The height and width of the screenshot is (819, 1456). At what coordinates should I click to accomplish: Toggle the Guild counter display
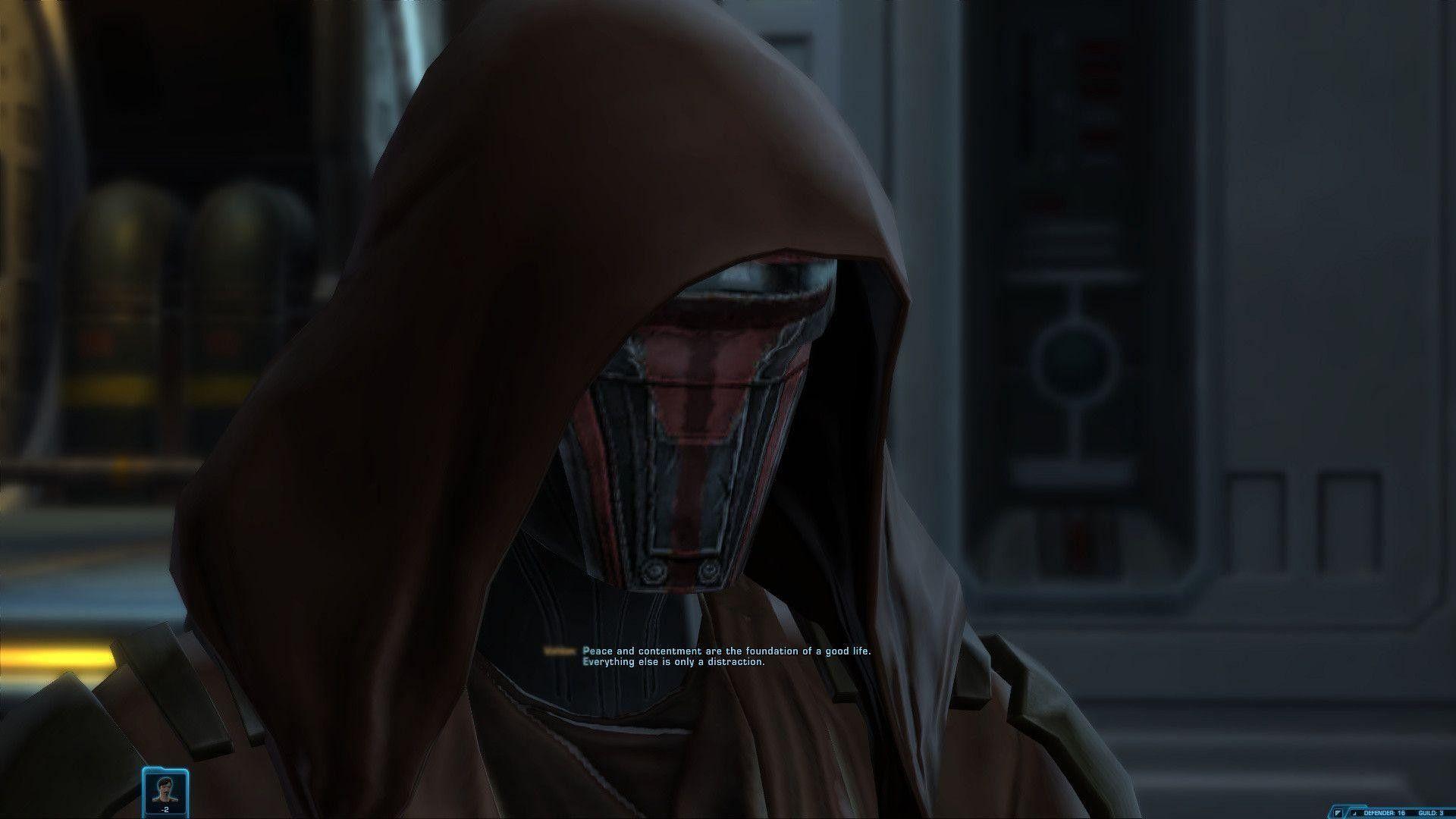click(x=1432, y=812)
